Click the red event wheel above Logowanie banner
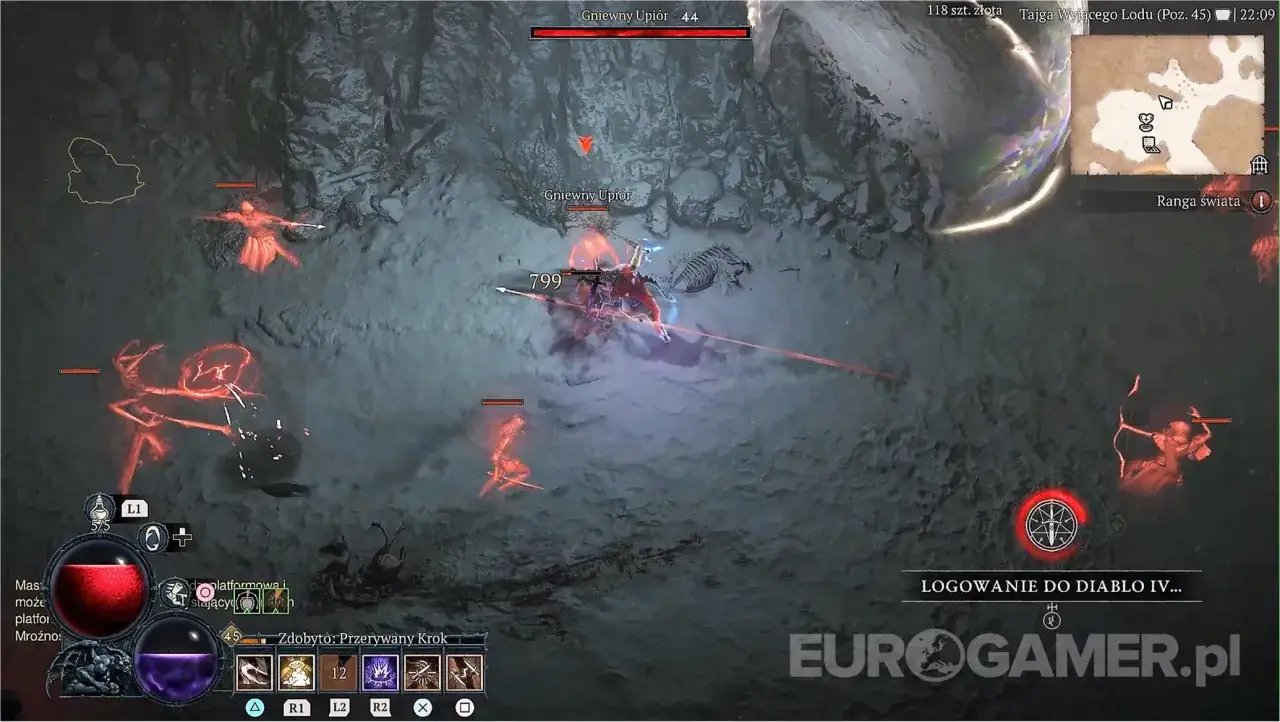 click(1050, 524)
